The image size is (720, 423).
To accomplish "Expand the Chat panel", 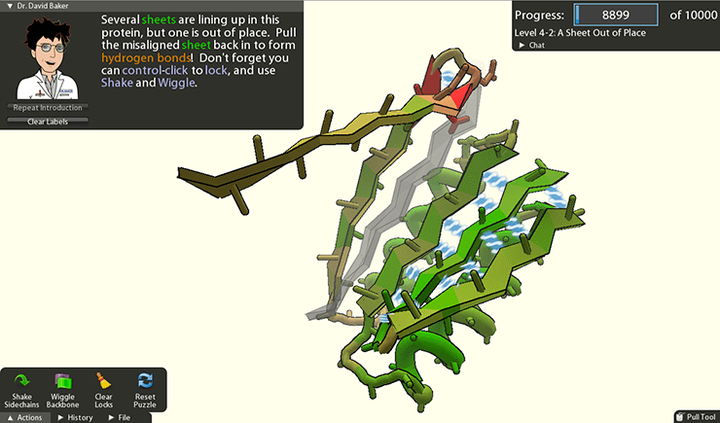I will [x=533, y=45].
